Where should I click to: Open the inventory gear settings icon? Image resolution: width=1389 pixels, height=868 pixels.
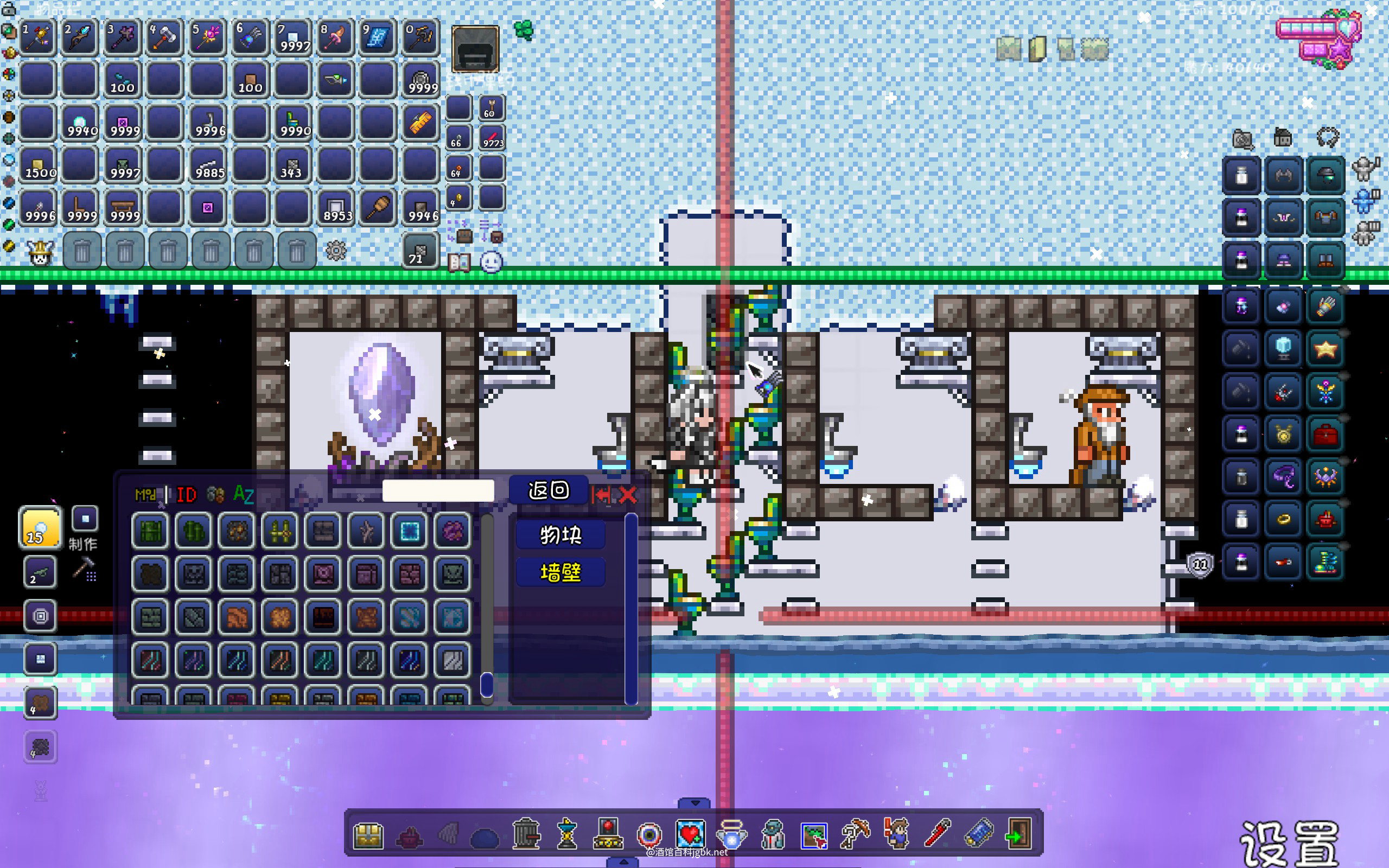click(x=336, y=251)
